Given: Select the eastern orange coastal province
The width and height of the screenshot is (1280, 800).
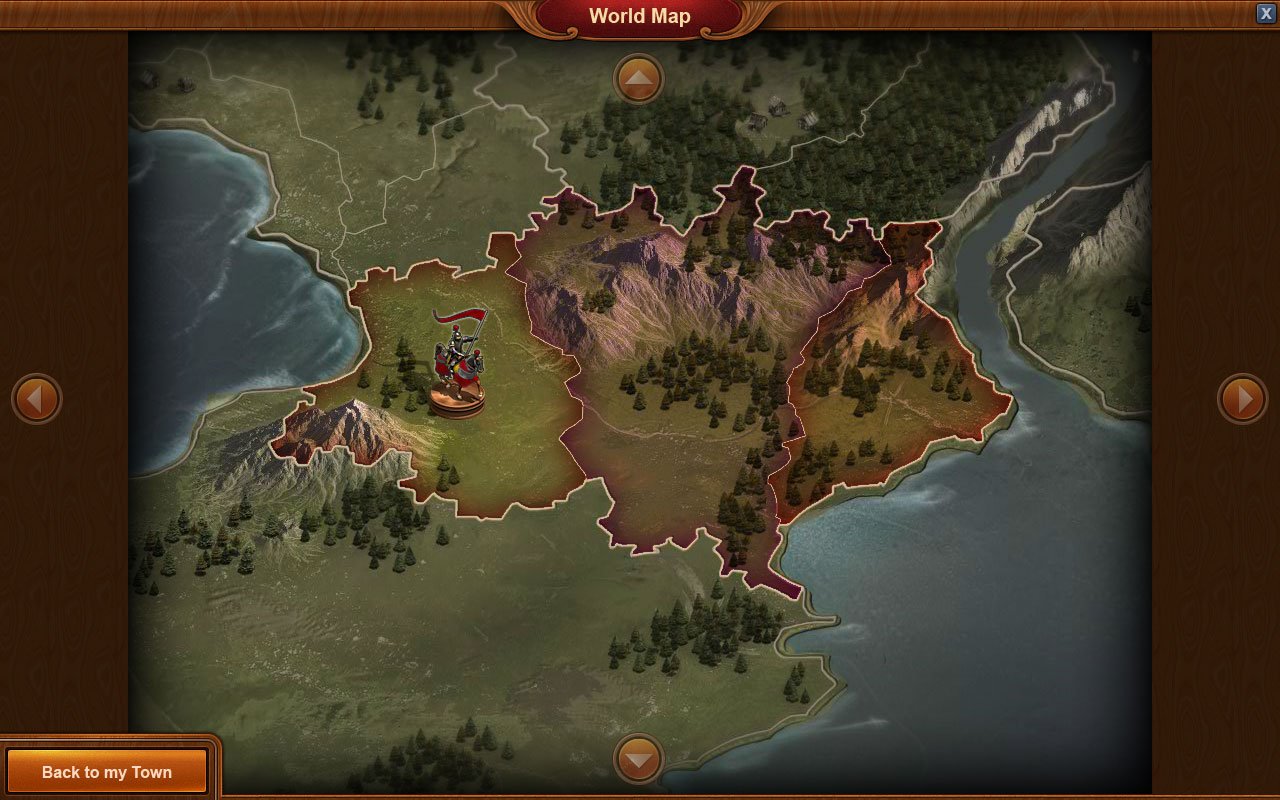Looking at the screenshot, I should (x=890, y=380).
